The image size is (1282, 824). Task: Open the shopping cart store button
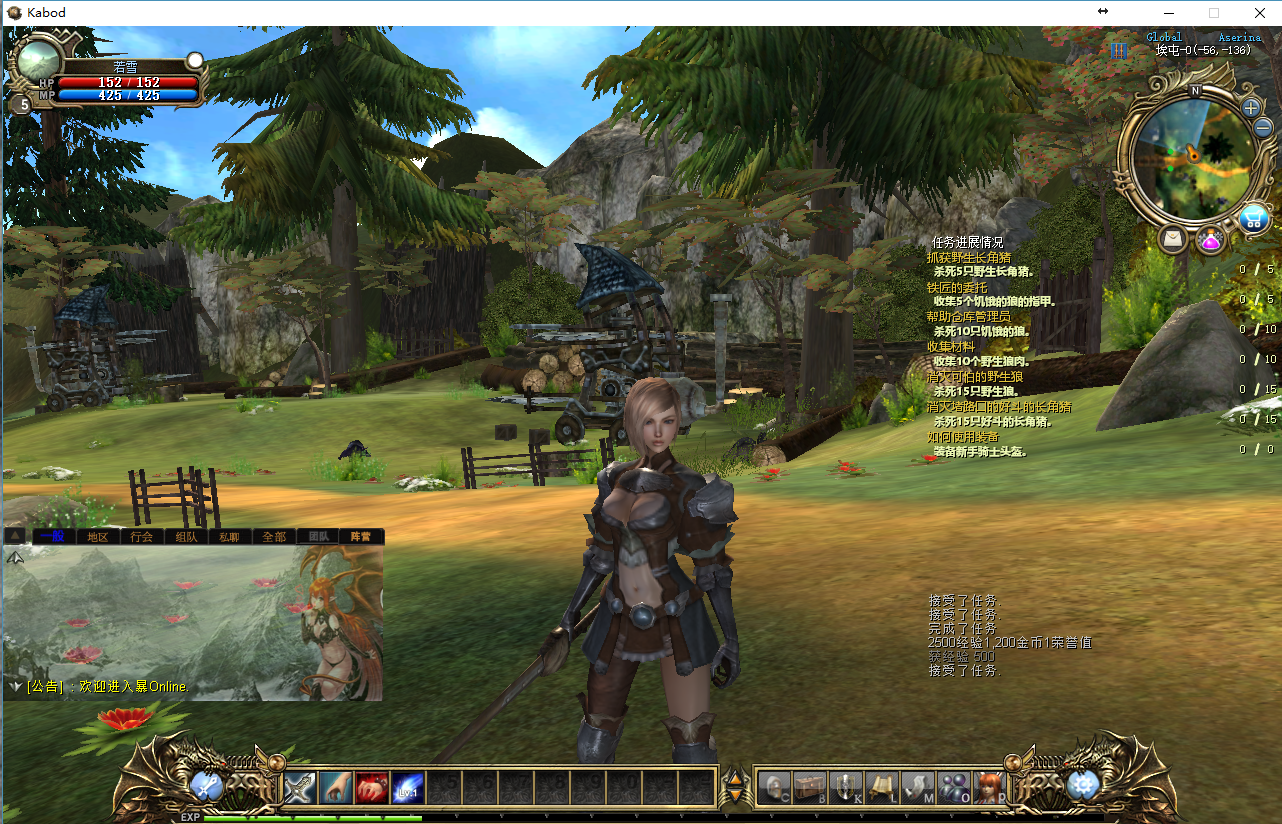1253,218
